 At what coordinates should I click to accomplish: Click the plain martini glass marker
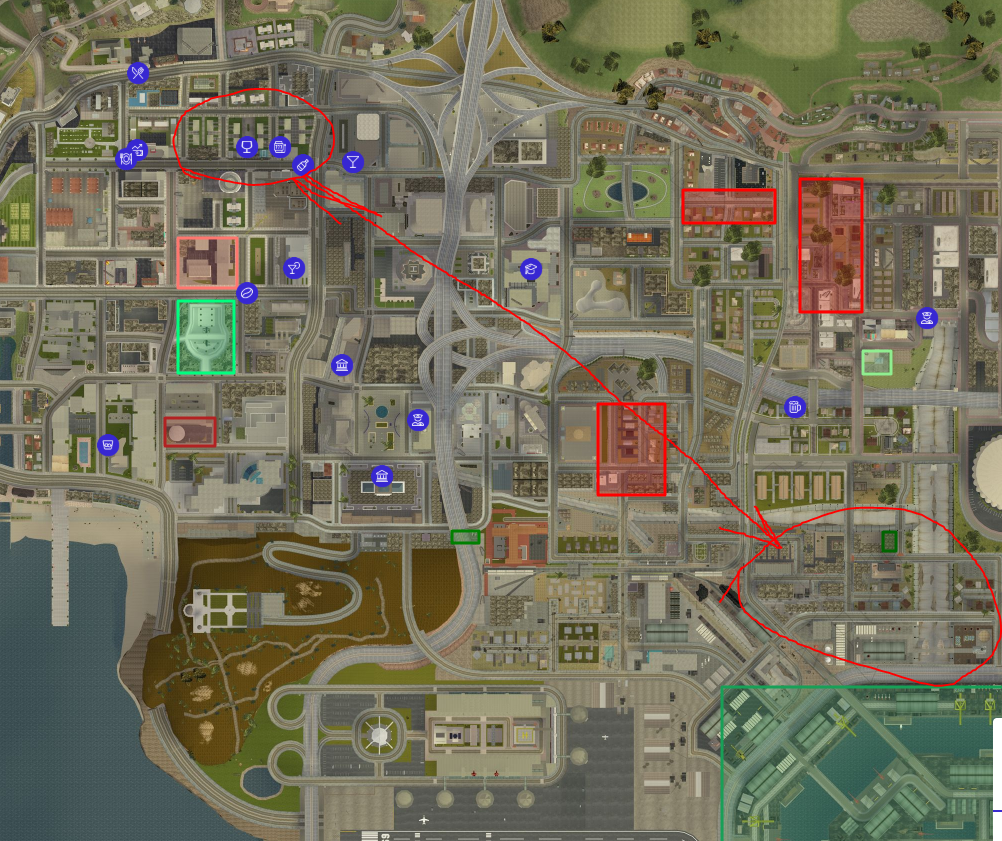[352, 161]
